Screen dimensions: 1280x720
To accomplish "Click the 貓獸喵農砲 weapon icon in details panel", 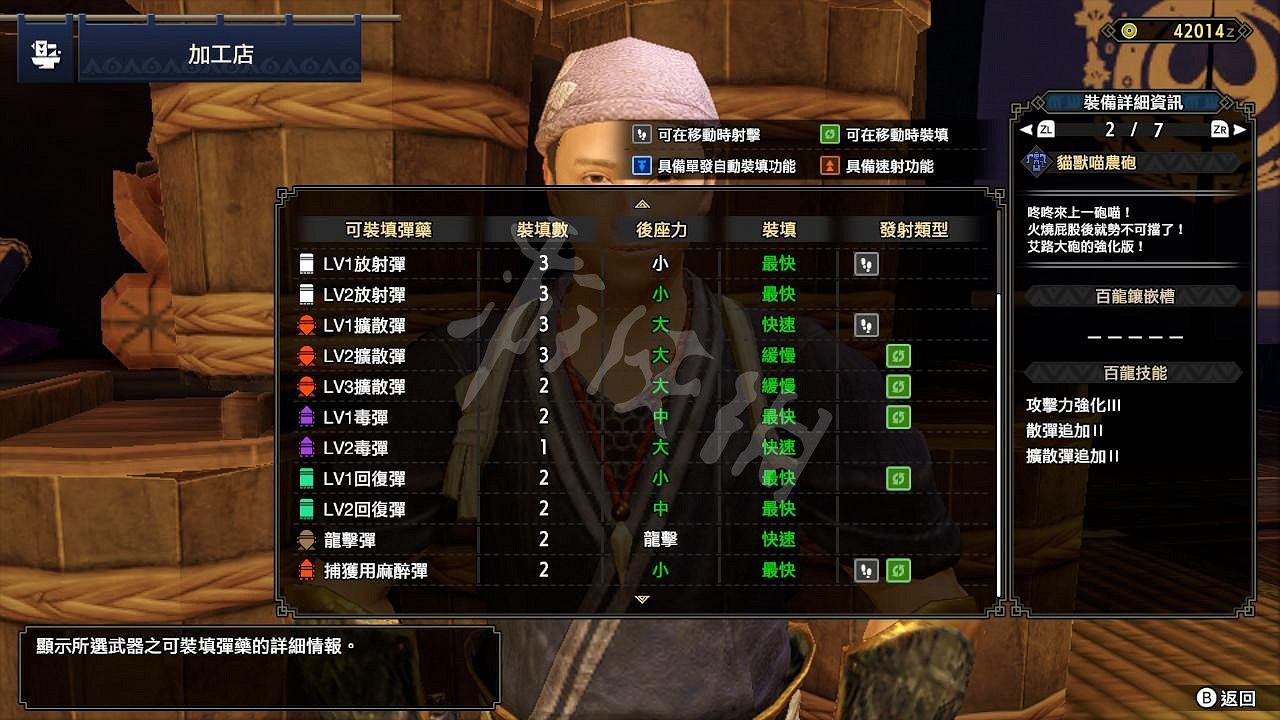I will point(1035,162).
